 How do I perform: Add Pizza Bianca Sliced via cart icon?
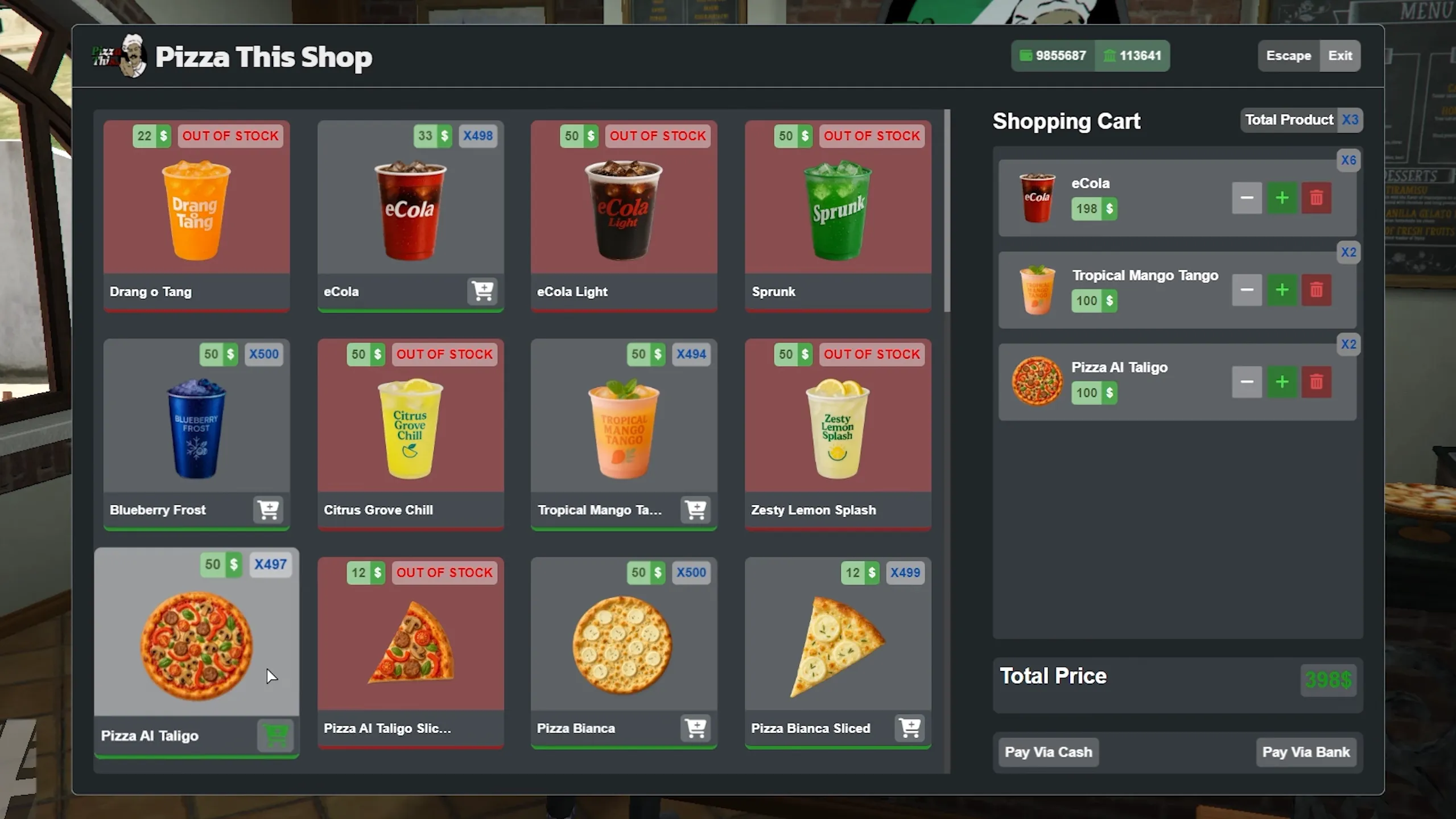[x=910, y=728]
